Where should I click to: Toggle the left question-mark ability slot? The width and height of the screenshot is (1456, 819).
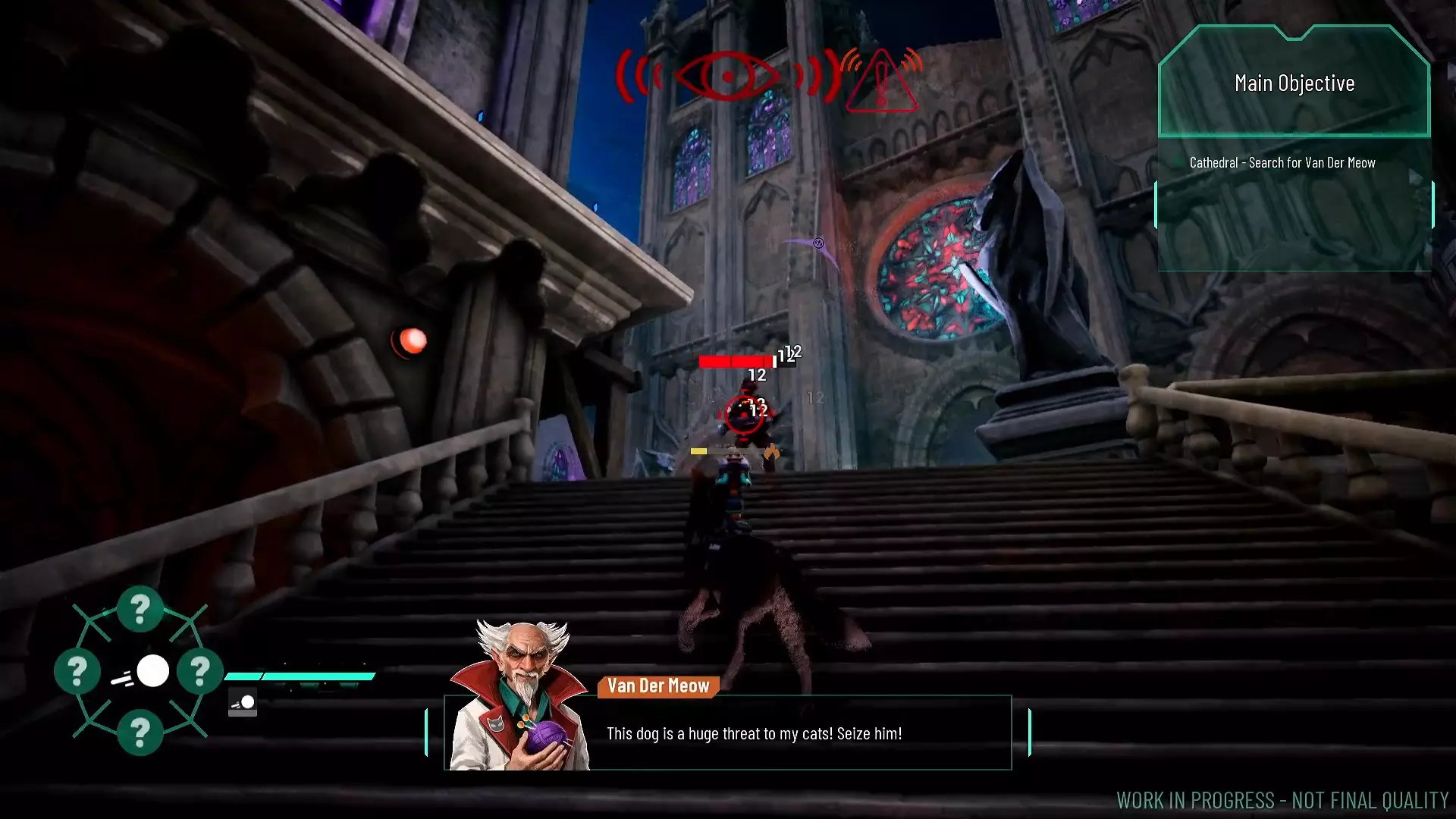77,670
